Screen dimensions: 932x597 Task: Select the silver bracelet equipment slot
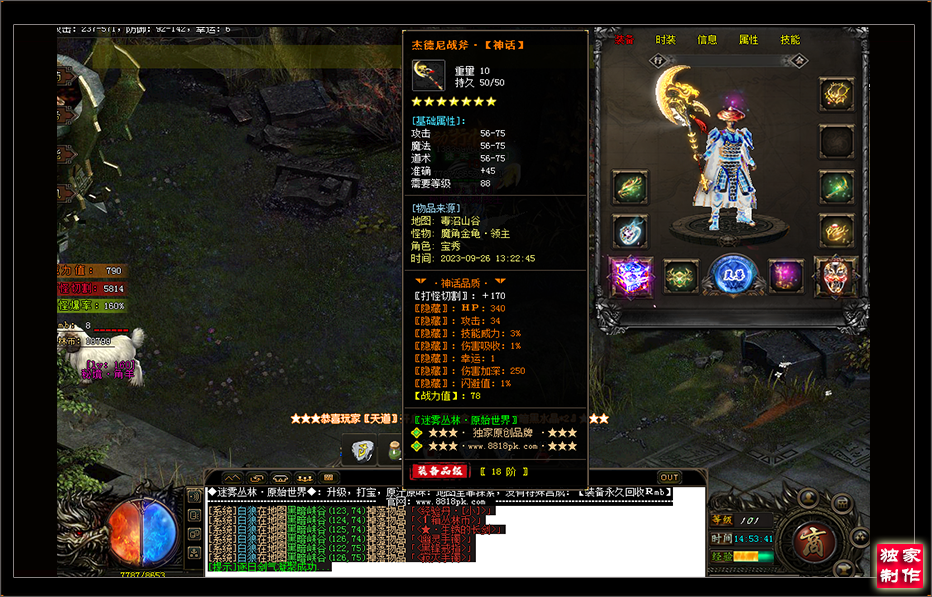[630, 232]
